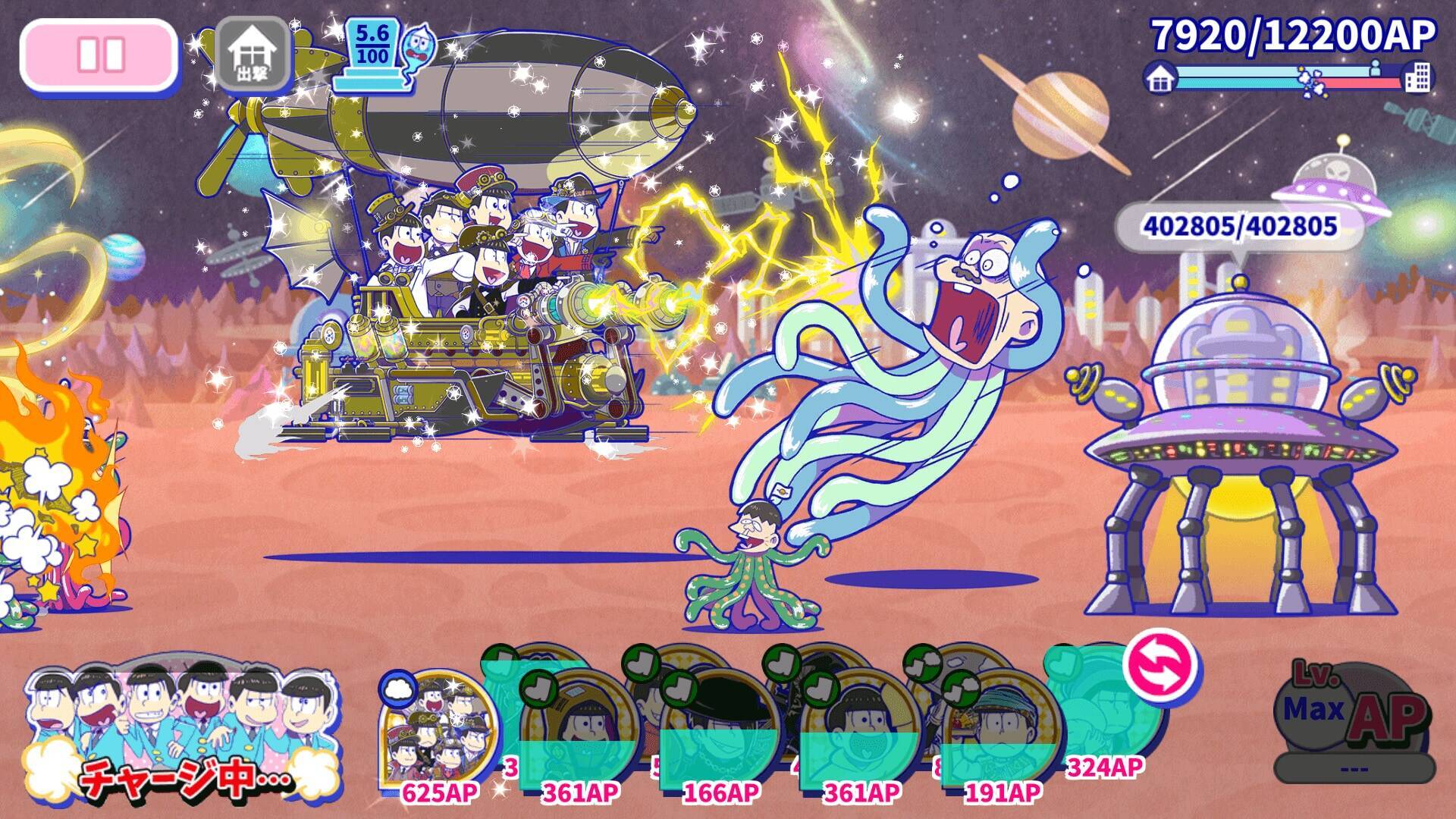Tap the house-icon 出撃 sortie button
Screen dimensions: 1456x819
click(253, 53)
